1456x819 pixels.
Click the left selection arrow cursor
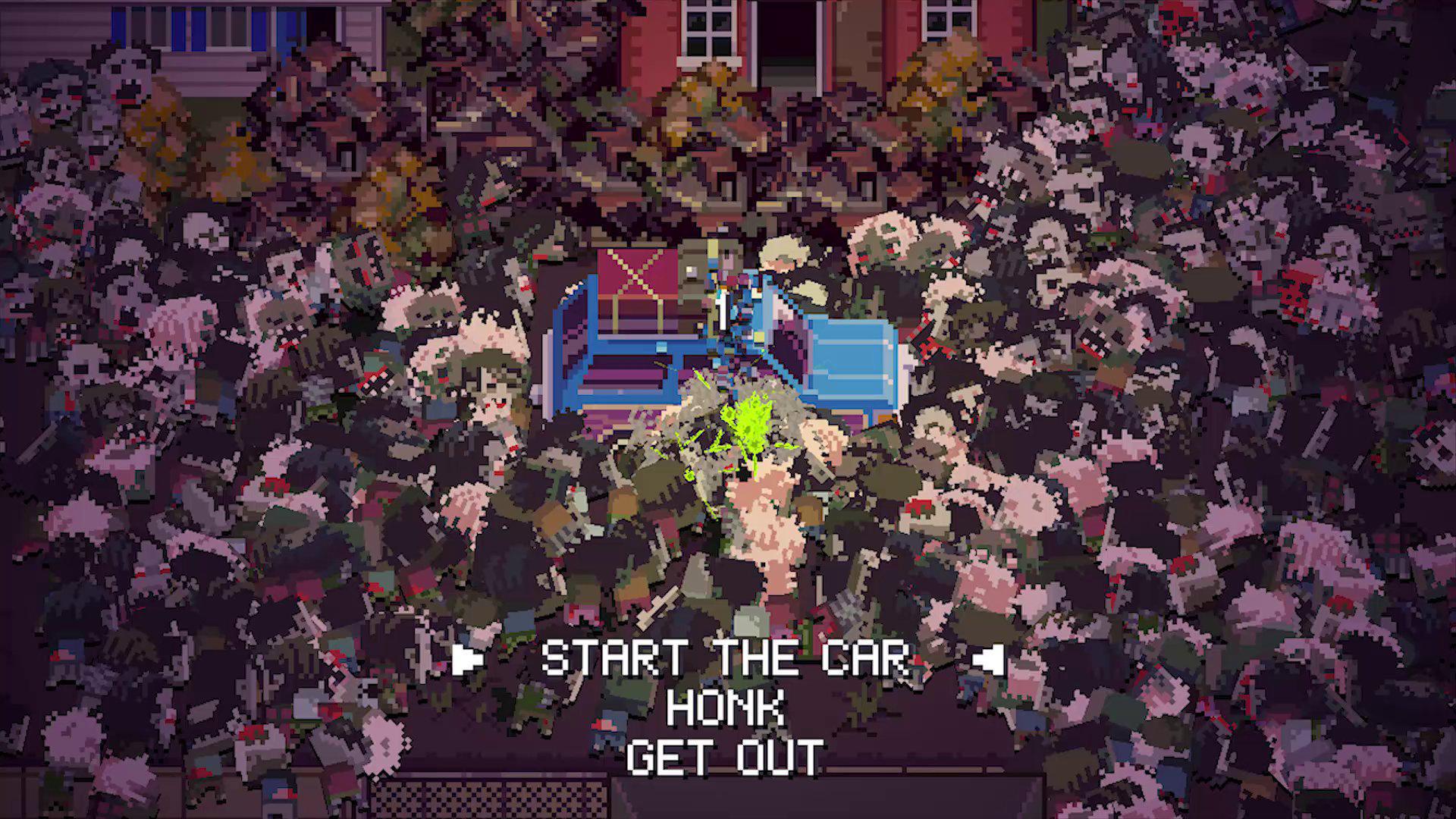tap(468, 660)
